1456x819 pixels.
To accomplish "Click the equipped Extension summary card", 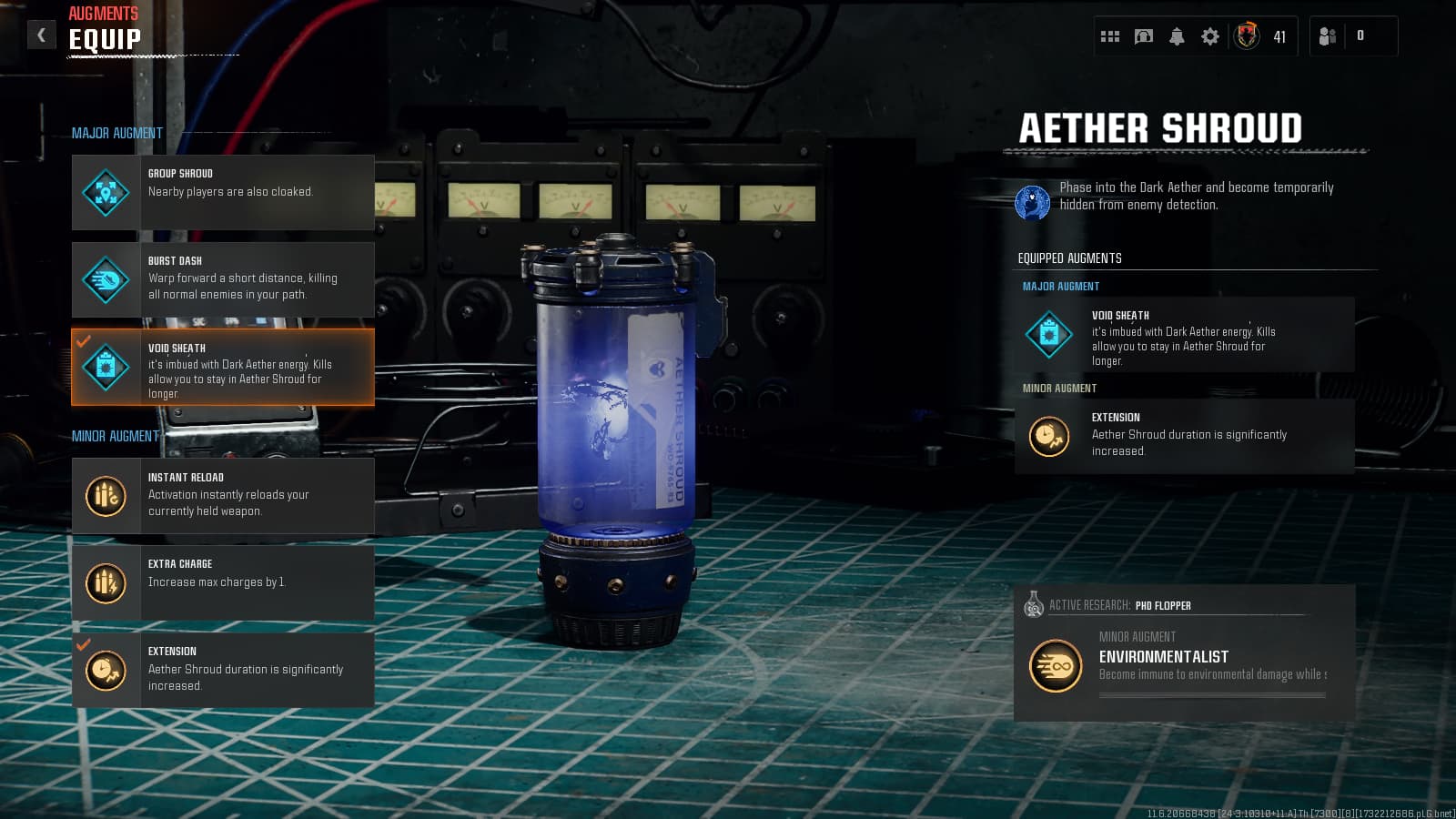I will click(x=1184, y=436).
